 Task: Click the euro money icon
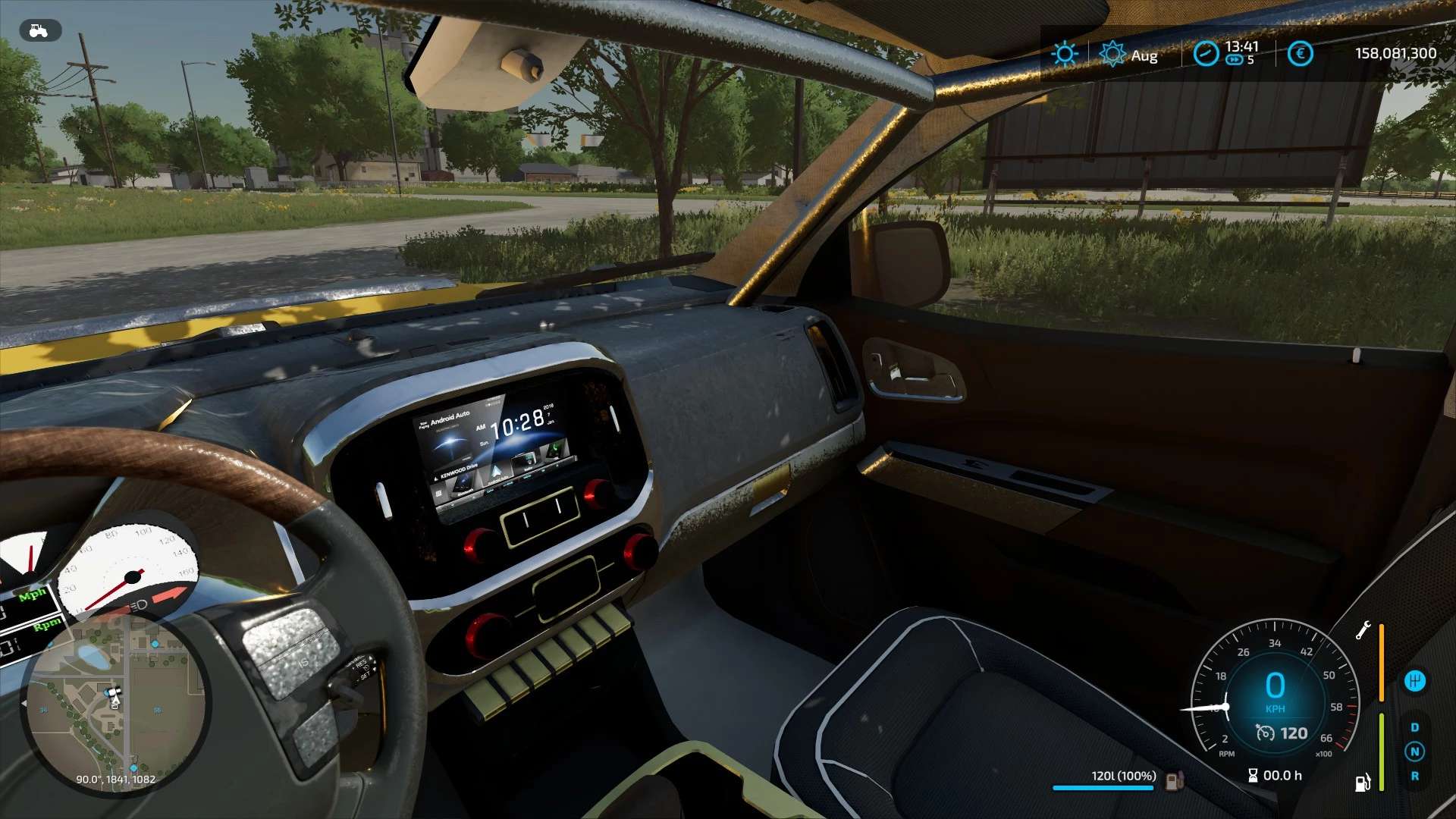1300,54
